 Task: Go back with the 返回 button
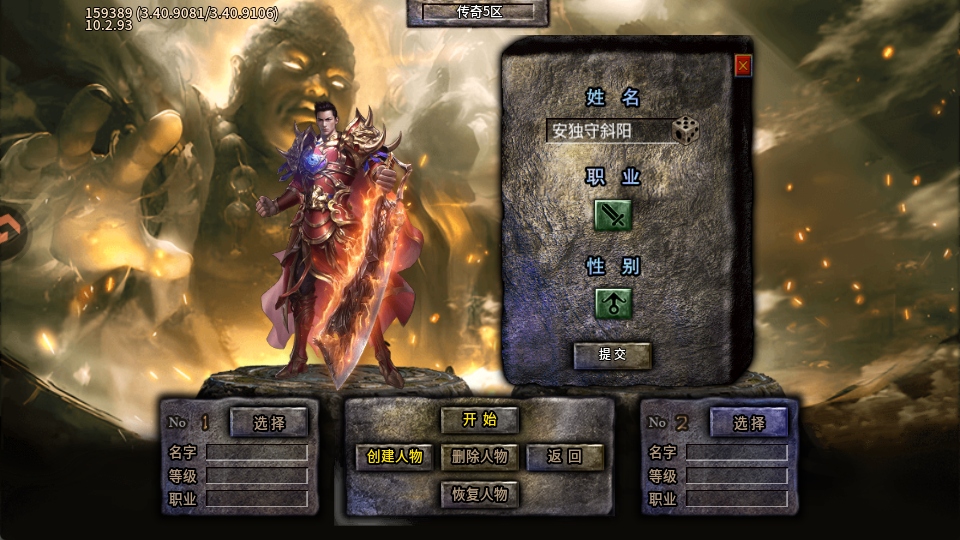pyautogui.click(x=565, y=457)
